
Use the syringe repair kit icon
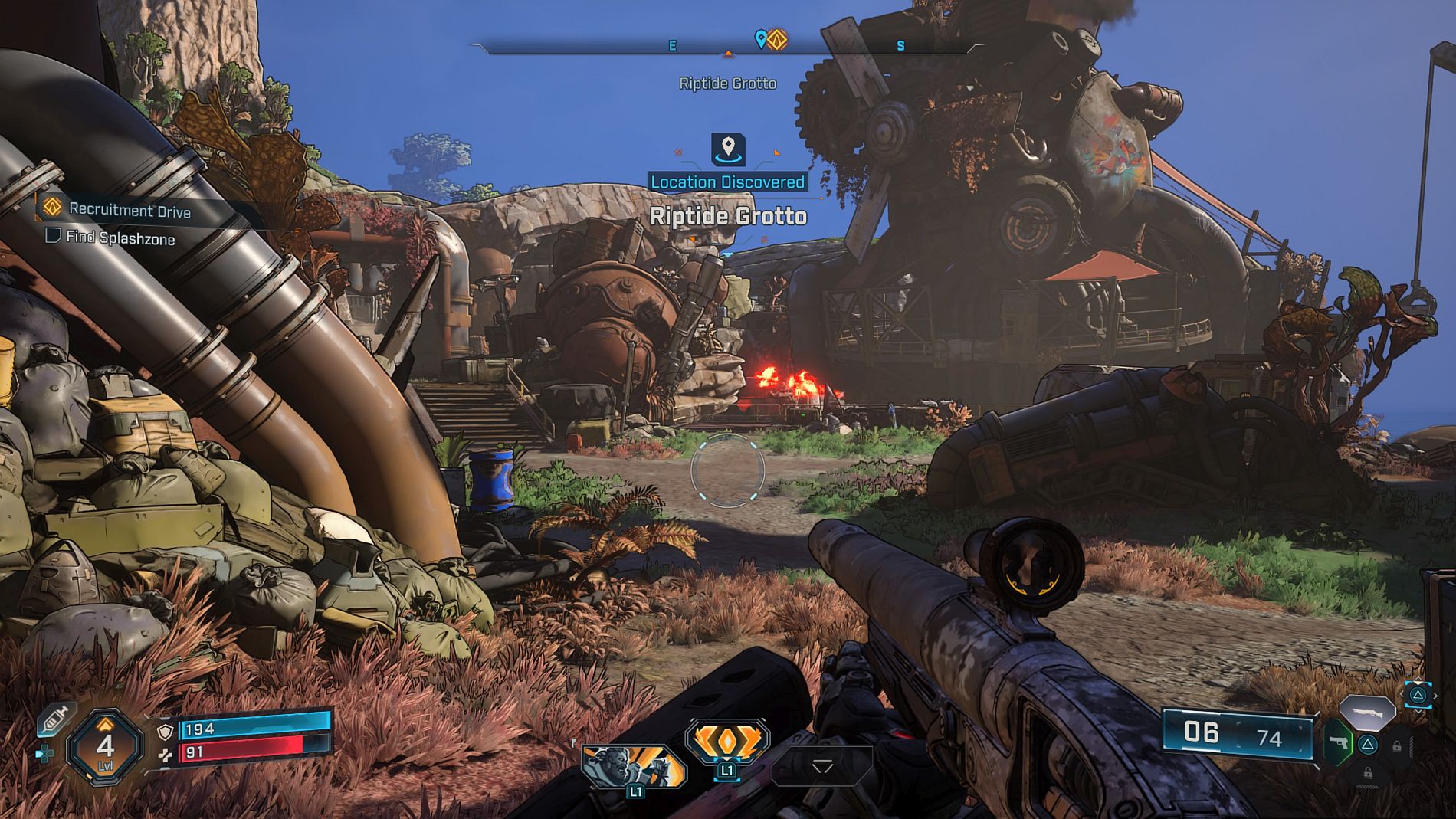pos(55,720)
